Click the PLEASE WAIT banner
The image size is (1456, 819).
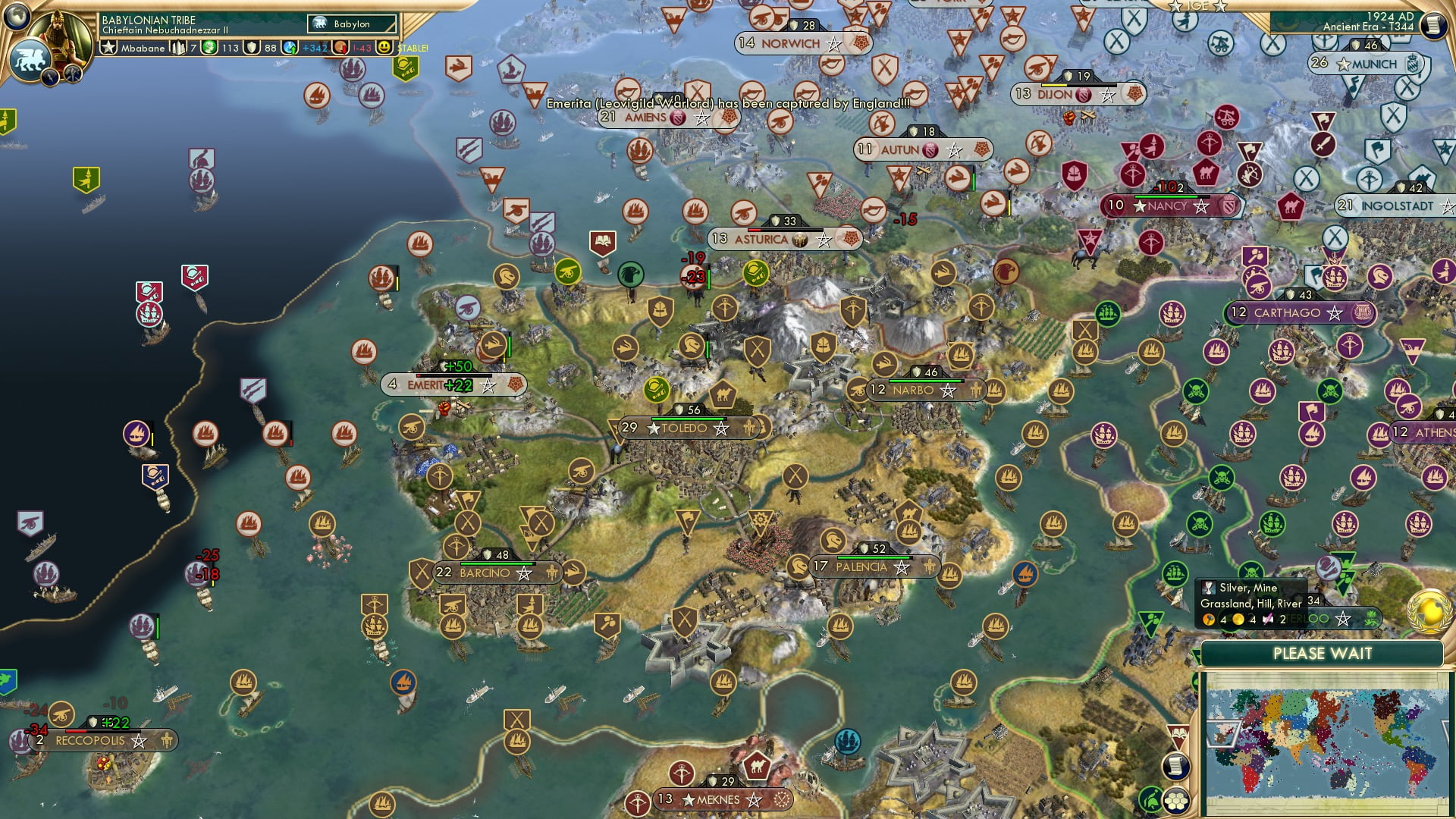(x=1323, y=653)
